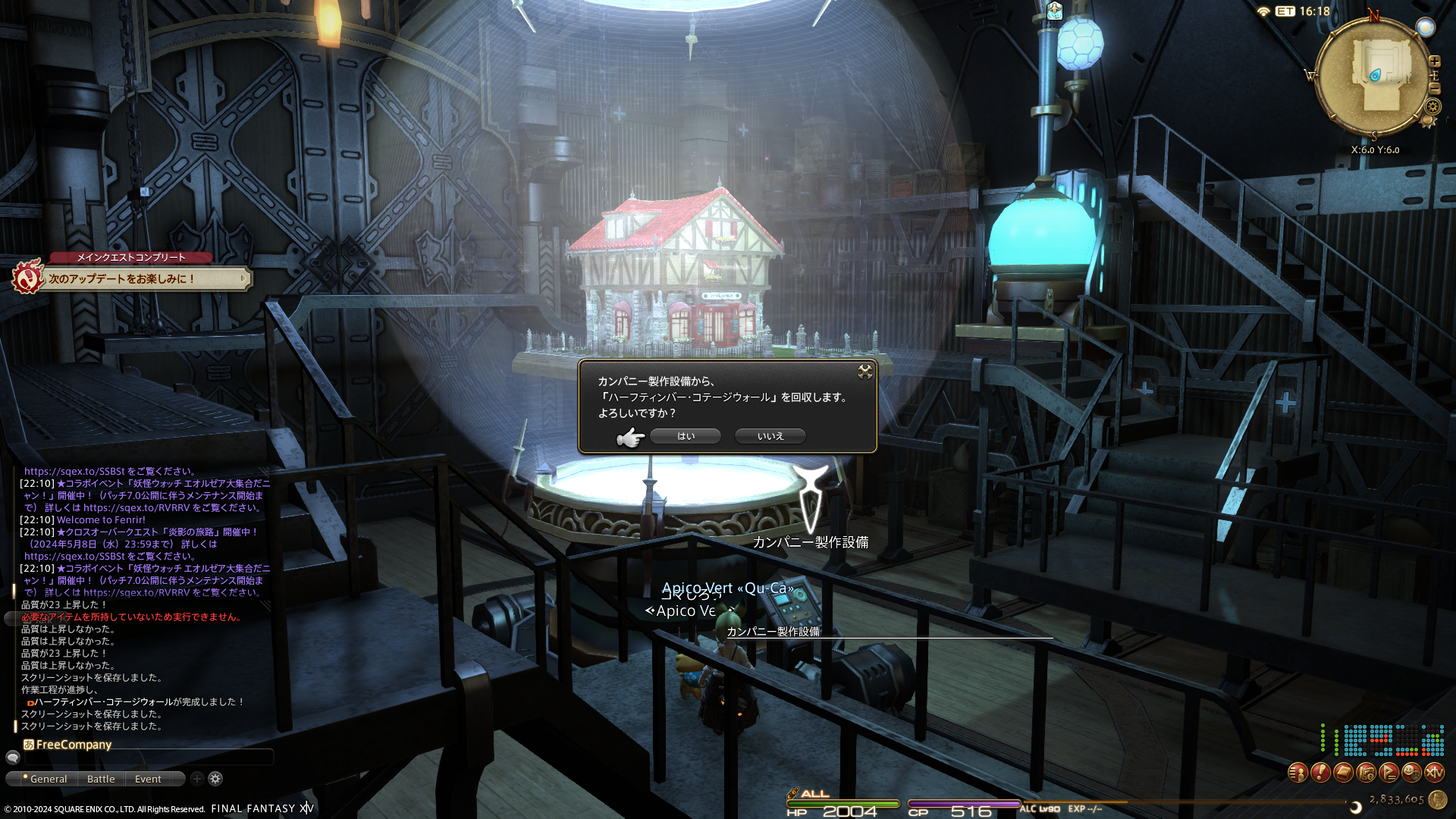Zoom in the minimap with plus button
1456x819 pixels.
[x=1435, y=61]
